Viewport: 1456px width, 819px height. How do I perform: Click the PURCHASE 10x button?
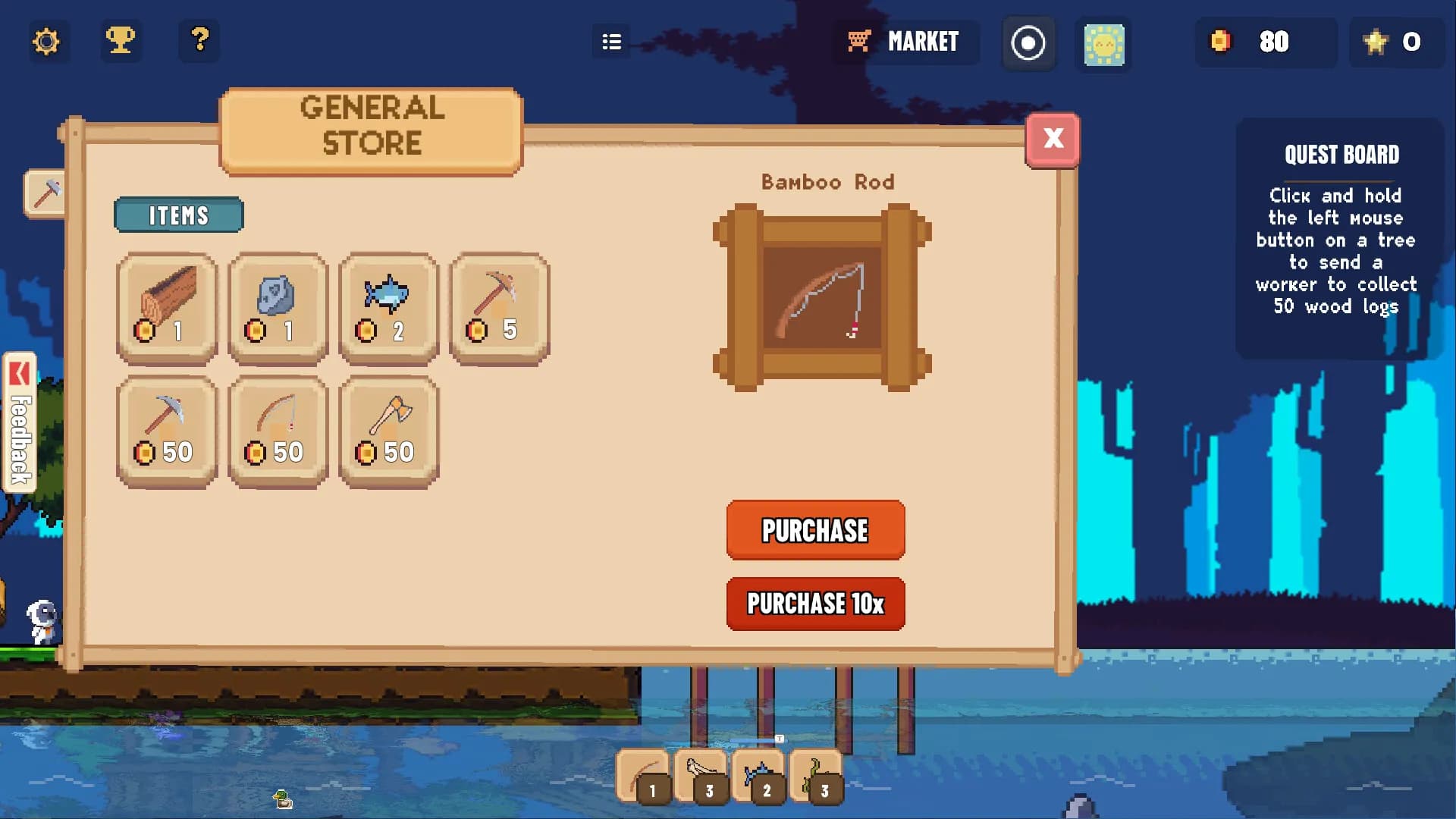click(x=815, y=604)
